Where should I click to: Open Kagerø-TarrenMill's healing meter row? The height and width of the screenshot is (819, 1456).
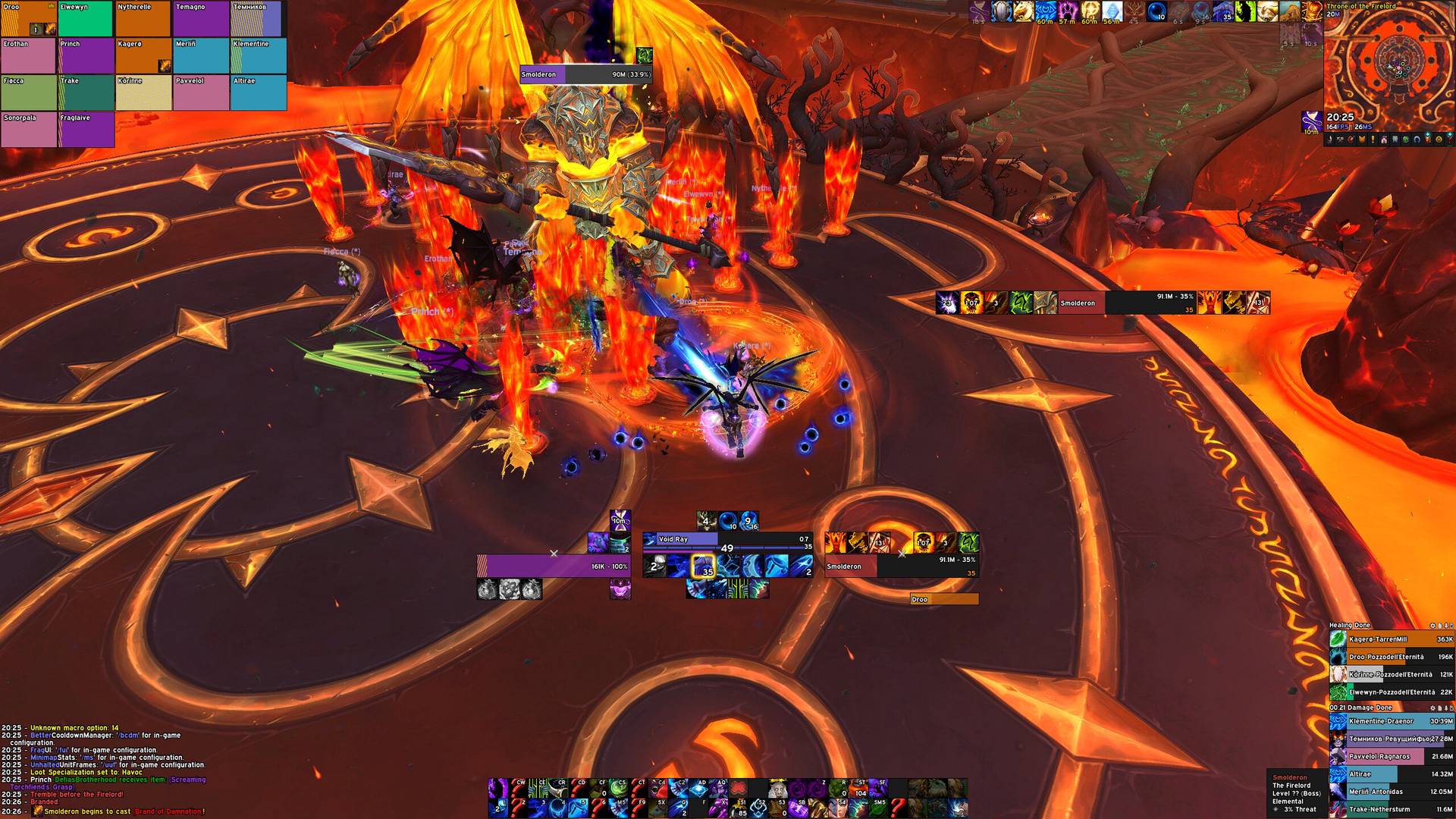pyautogui.click(x=1392, y=639)
